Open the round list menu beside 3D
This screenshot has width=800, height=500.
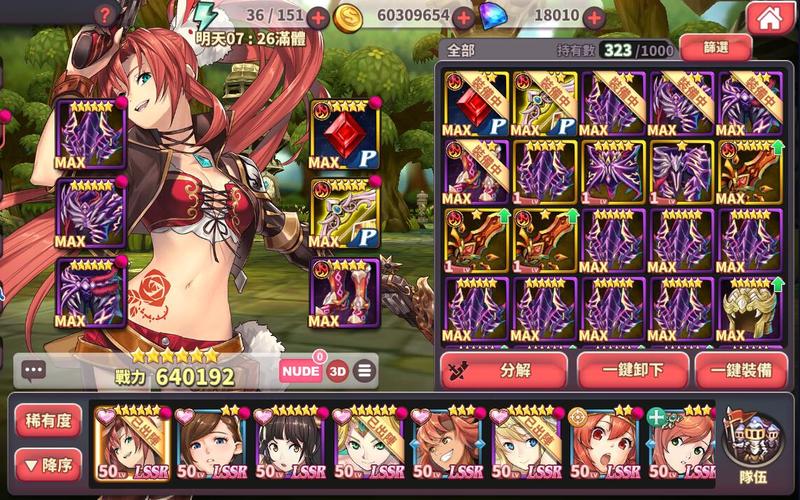364,371
